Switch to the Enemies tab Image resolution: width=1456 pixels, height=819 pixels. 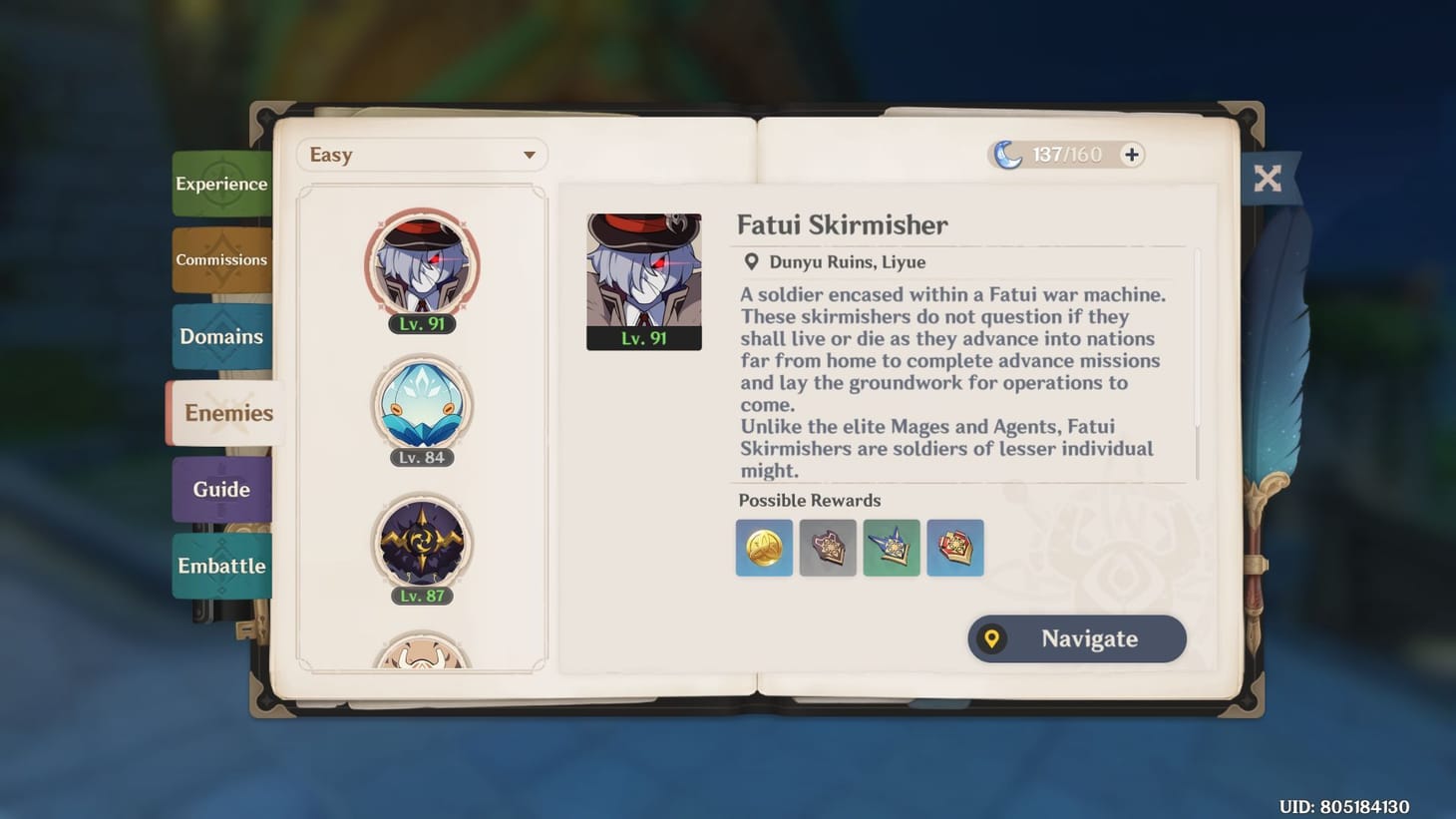pos(224,413)
